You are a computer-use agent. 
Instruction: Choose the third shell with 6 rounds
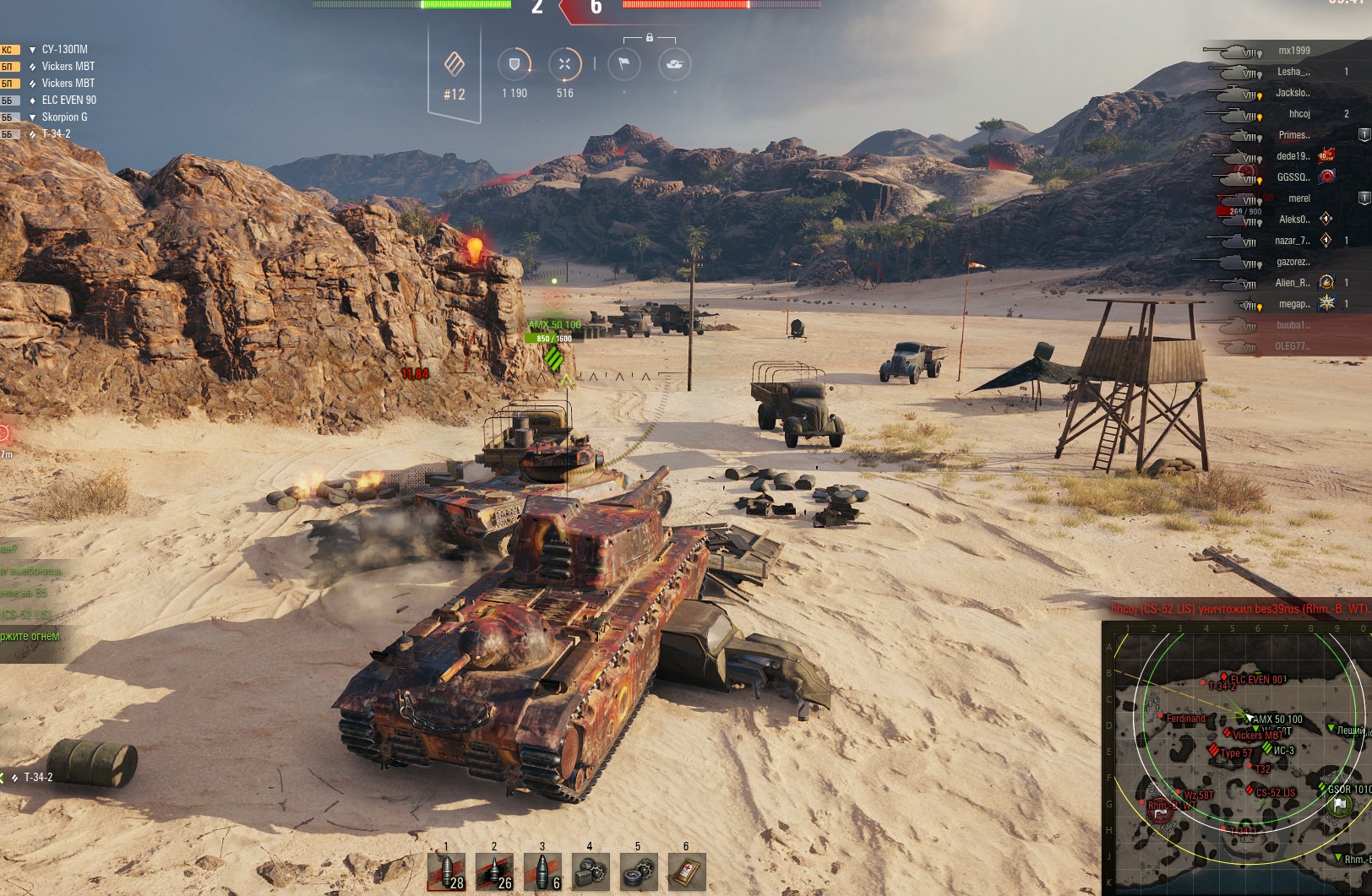tap(542, 872)
